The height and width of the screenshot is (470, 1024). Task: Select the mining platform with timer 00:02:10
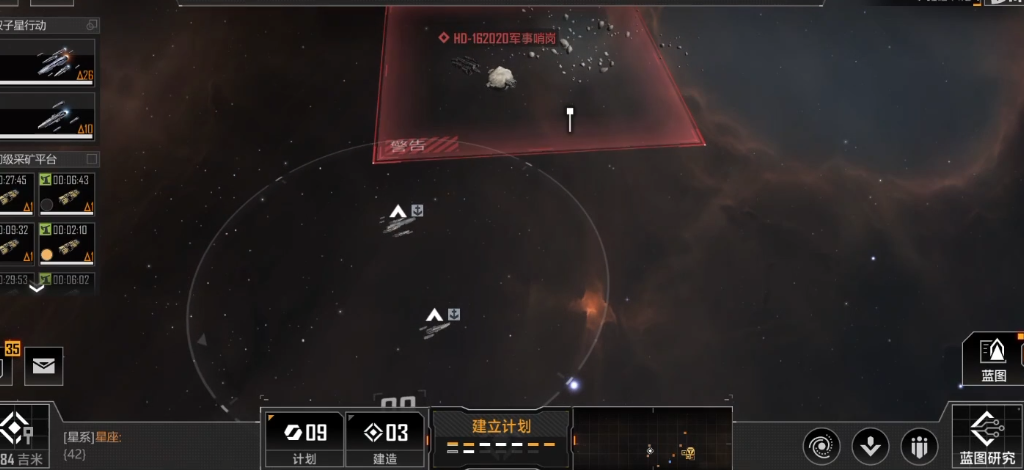(67, 243)
